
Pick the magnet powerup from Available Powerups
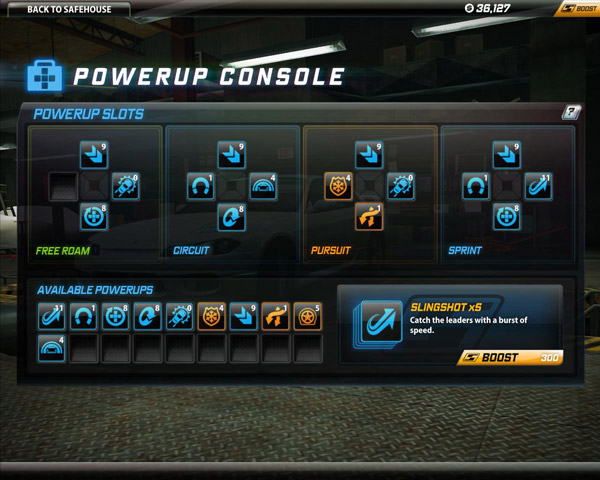pos(83,317)
